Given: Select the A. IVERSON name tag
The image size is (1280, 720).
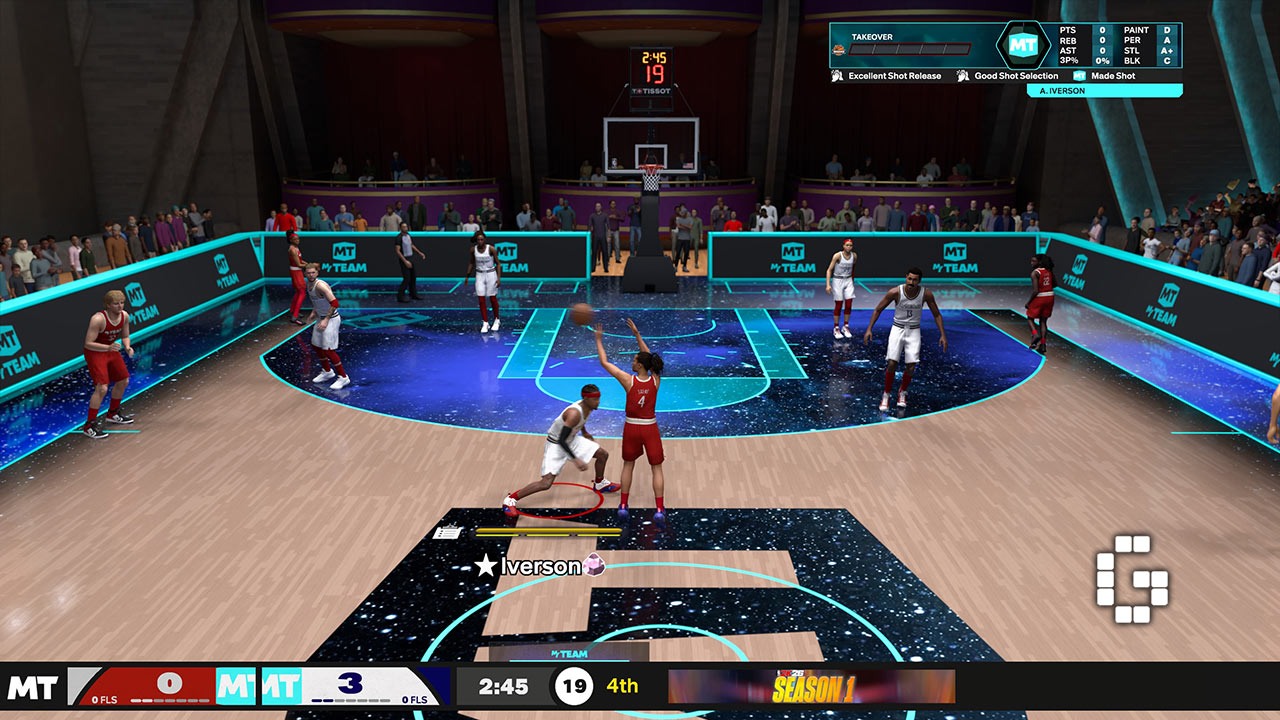Looking at the screenshot, I should pyautogui.click(x=1104, y=91).
